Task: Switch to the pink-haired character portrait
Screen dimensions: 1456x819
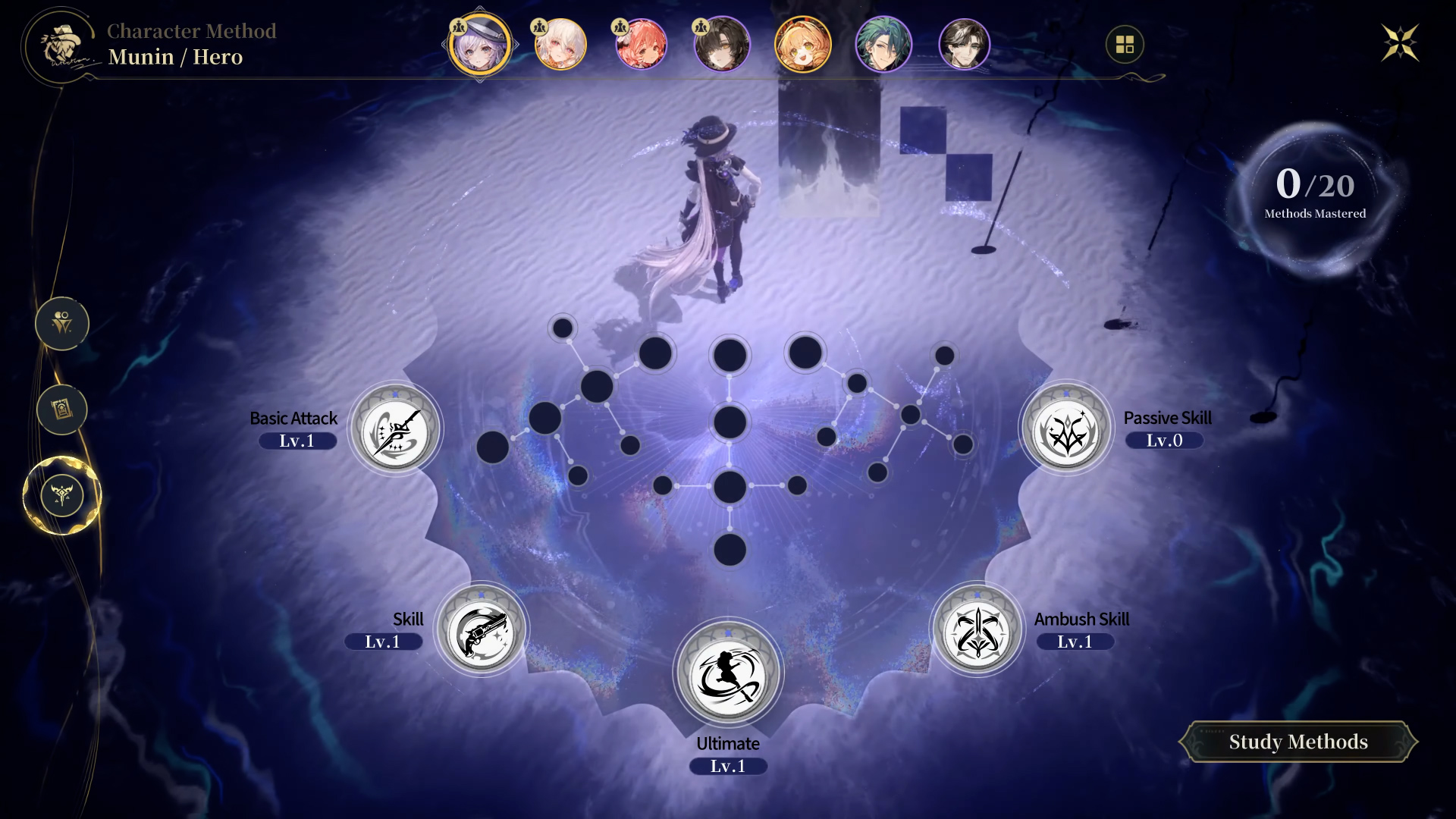Action: 642,44
